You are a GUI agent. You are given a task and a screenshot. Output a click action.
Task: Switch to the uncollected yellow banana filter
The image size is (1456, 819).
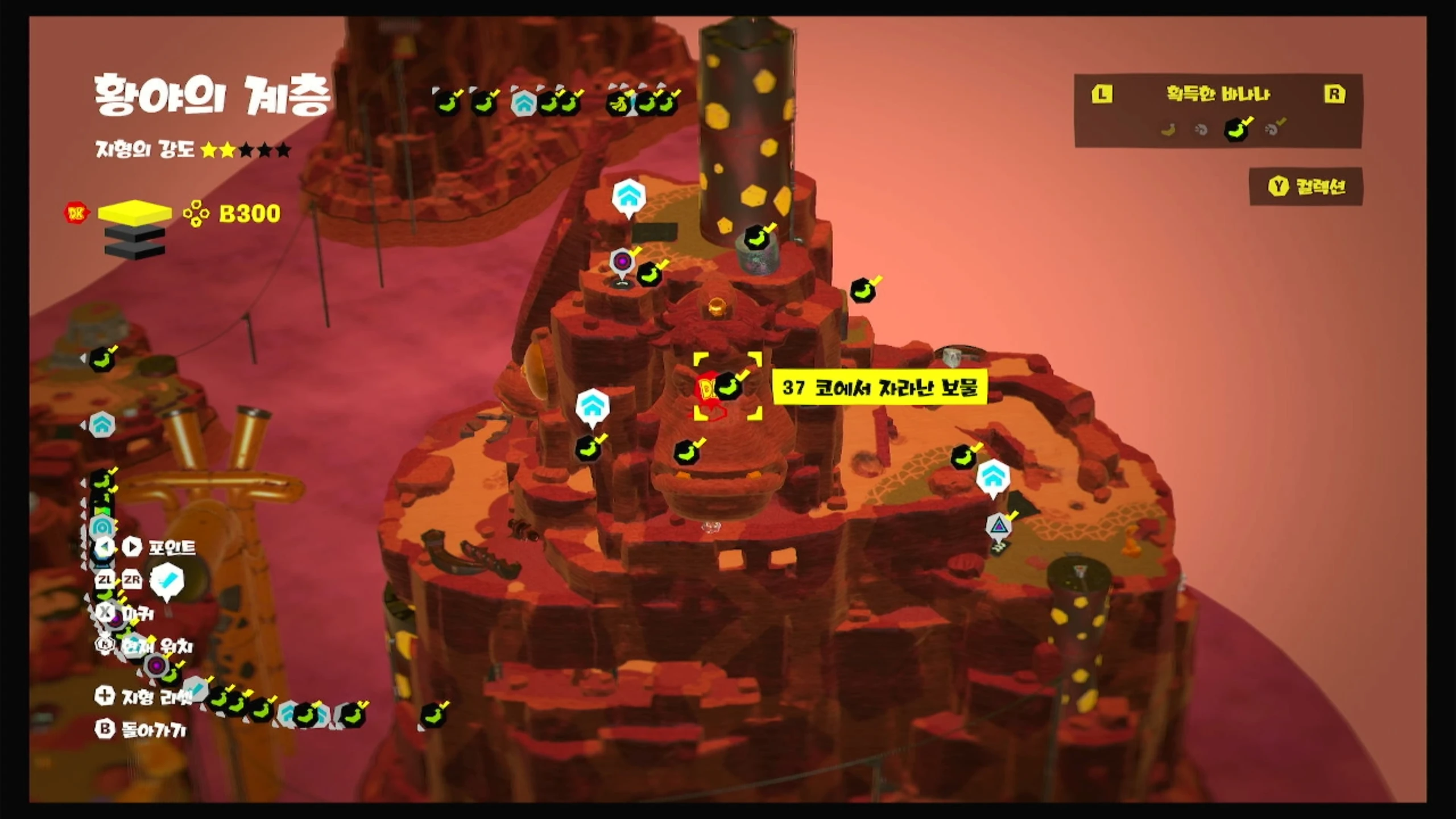click(1168, 130)
